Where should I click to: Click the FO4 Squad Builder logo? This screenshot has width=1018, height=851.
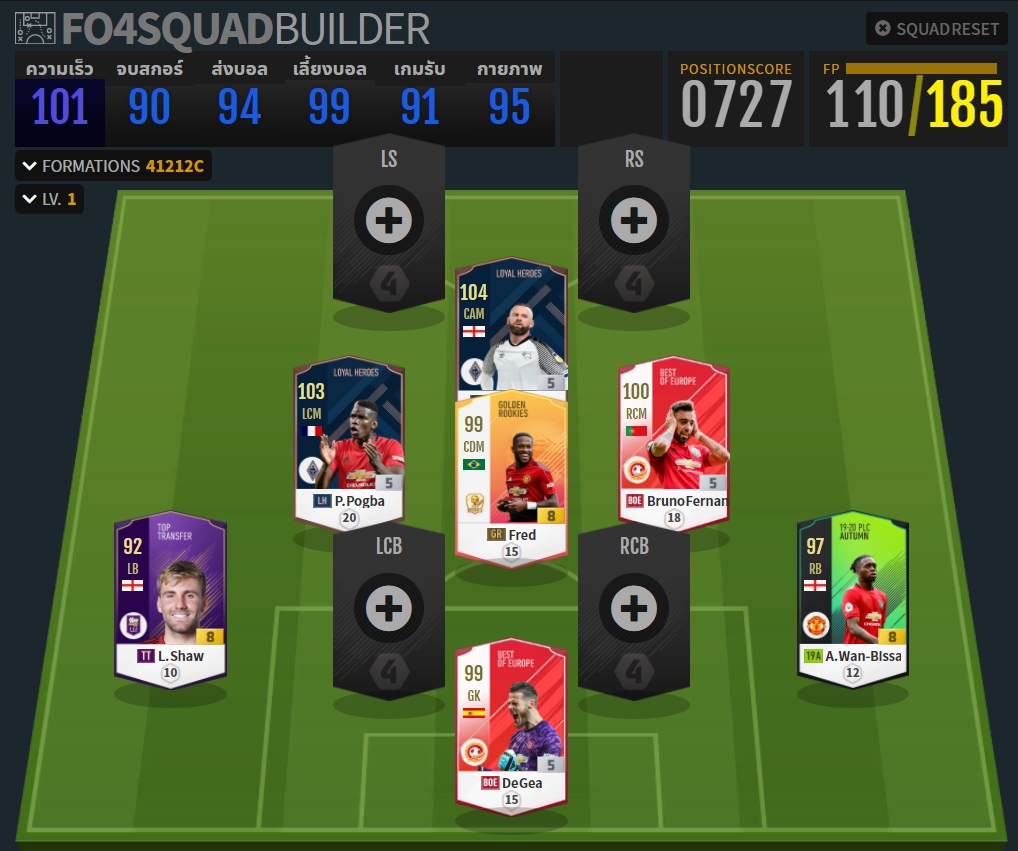pyautogui.click(x=223, y=28)
